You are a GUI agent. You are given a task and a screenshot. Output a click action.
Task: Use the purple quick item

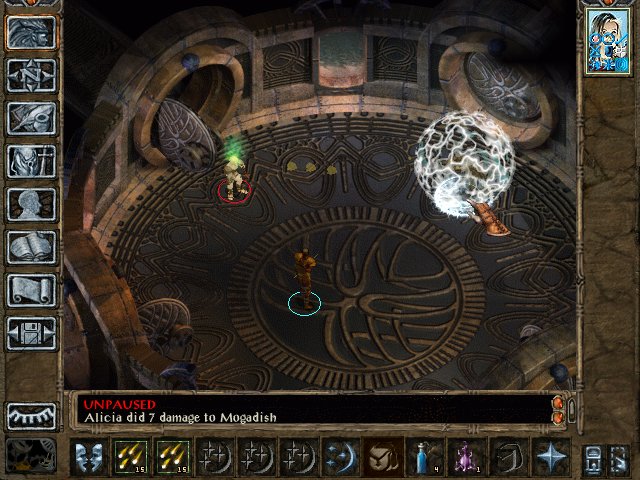(466, 456)
